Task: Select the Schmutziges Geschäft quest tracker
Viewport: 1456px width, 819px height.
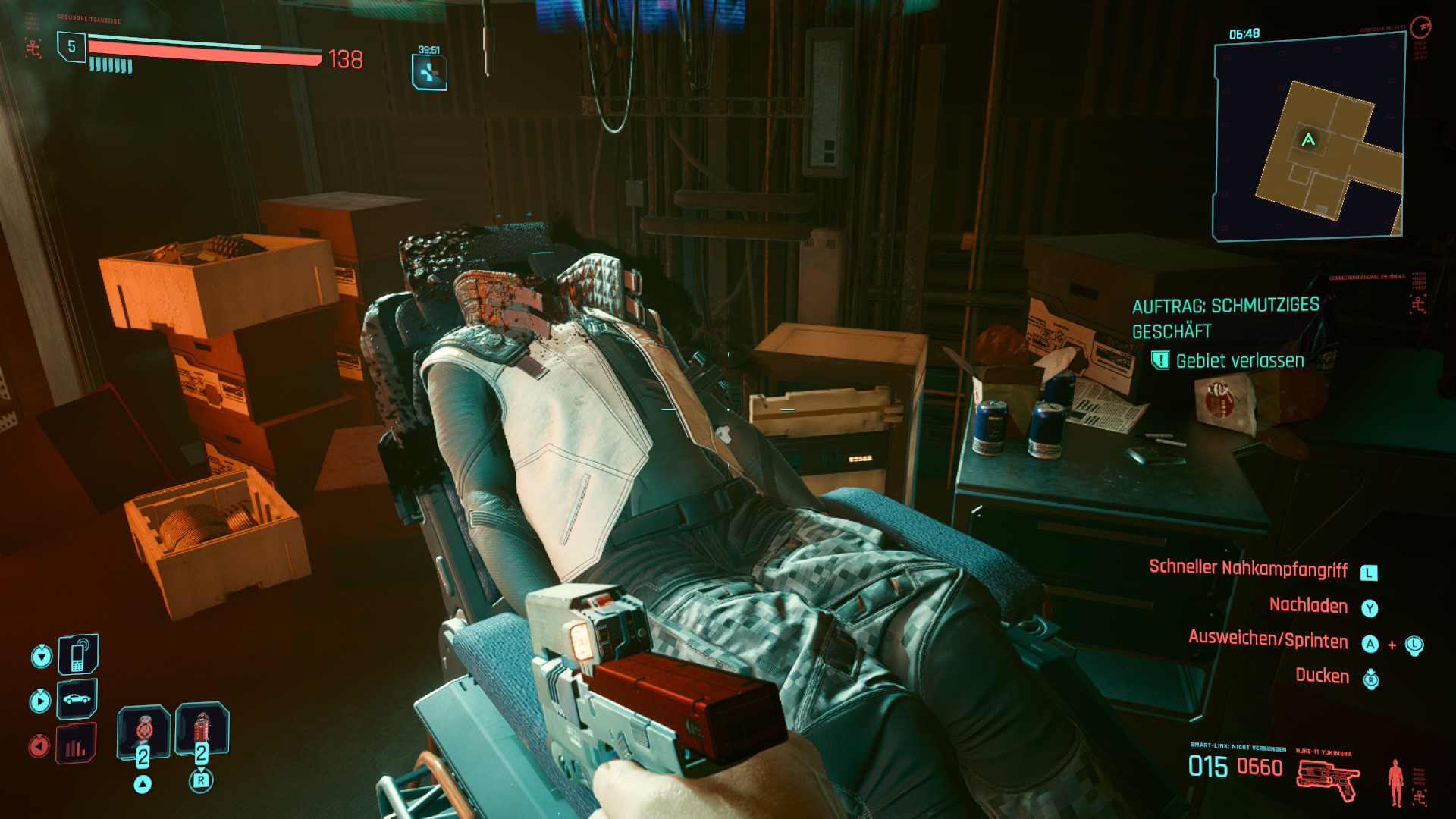Action: coord(1225,318)
